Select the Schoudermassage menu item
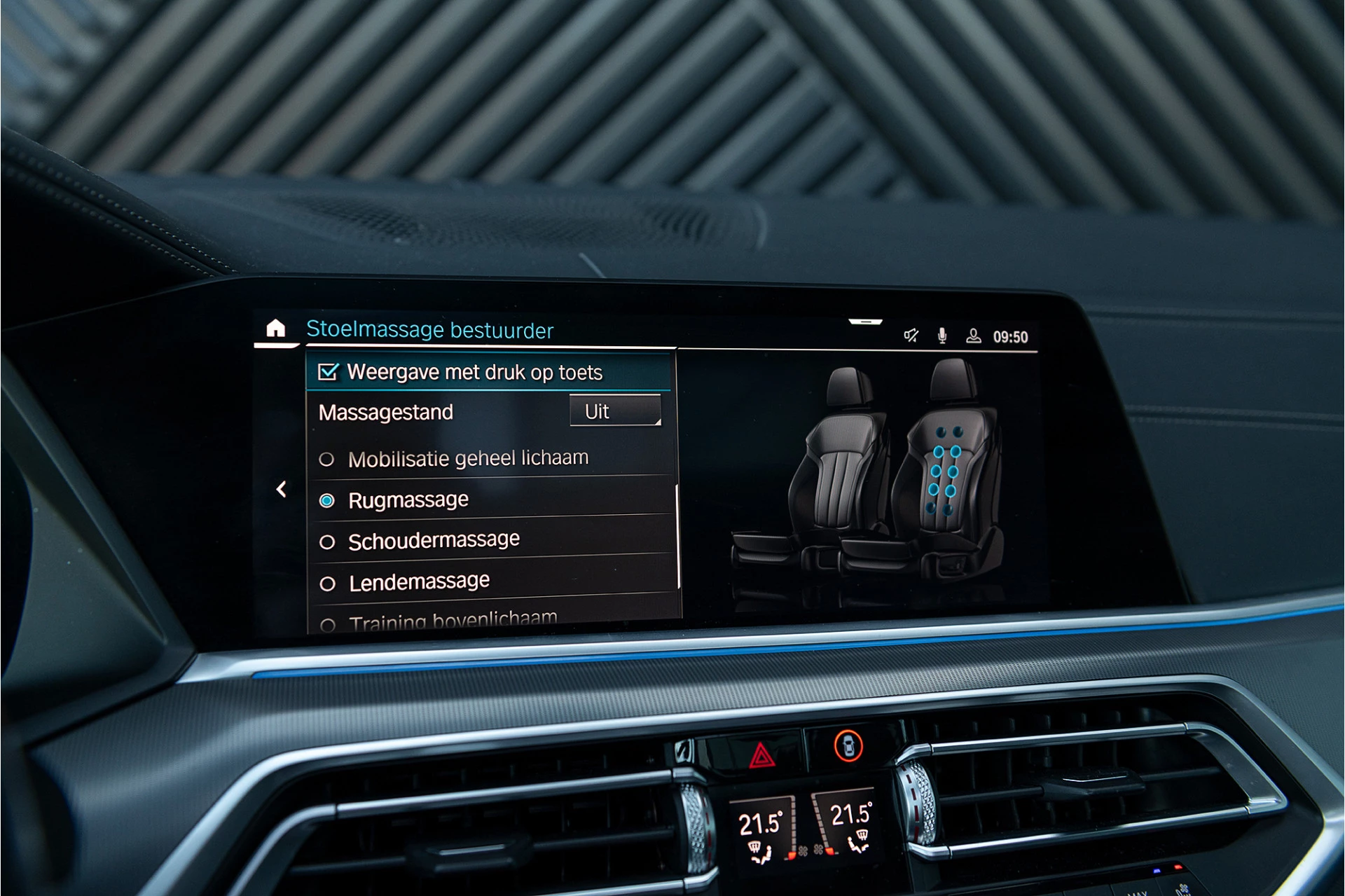Screen dimensions: 1345x896 [x=433, y=539]
